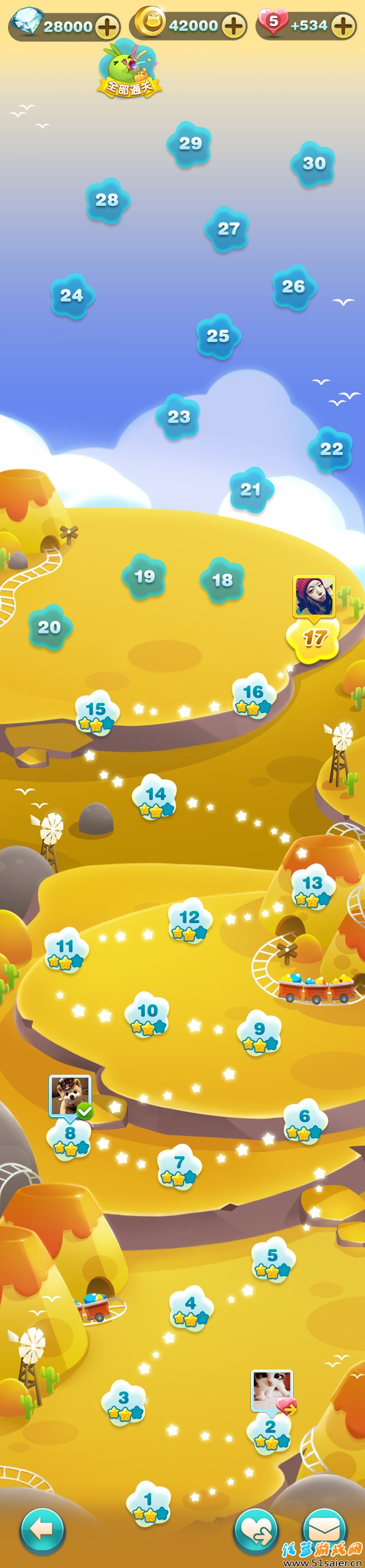Add more diamonds with plus button

tap(107, 27)
